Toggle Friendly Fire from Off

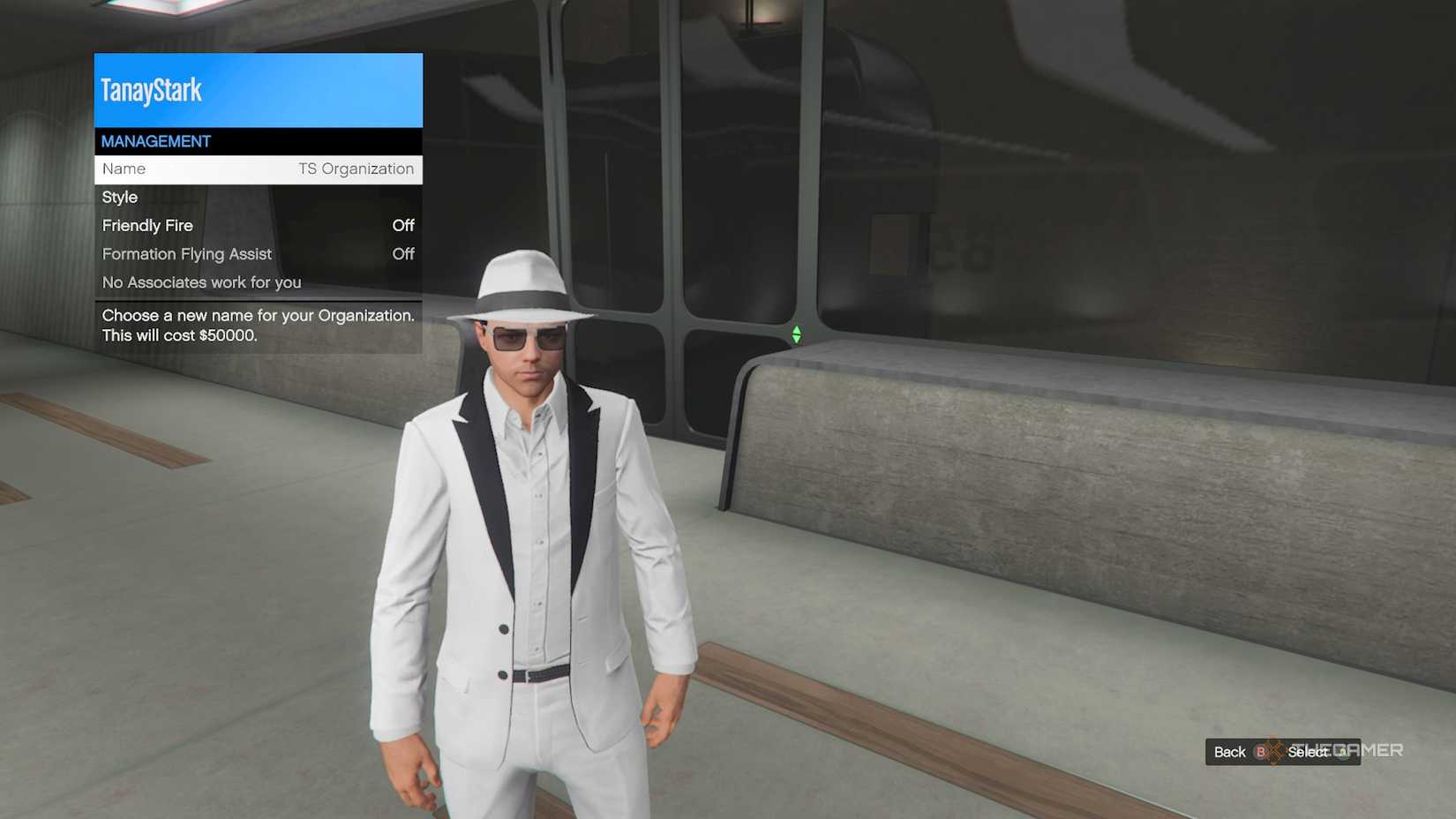point(258,226)
